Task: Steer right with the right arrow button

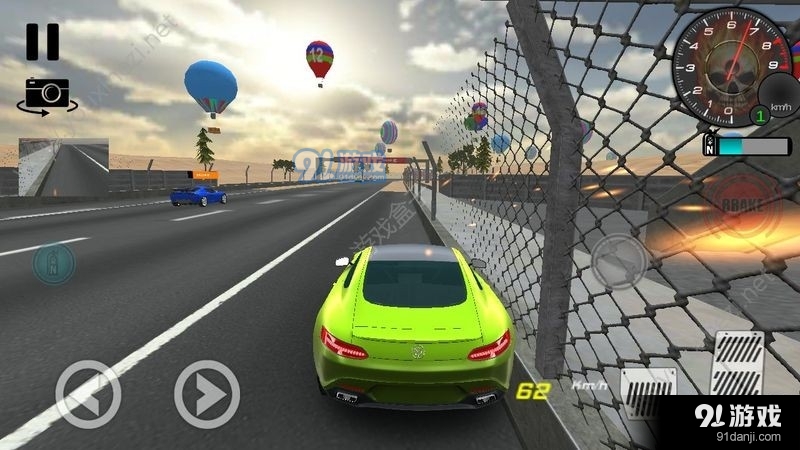Action: [207, 394]
